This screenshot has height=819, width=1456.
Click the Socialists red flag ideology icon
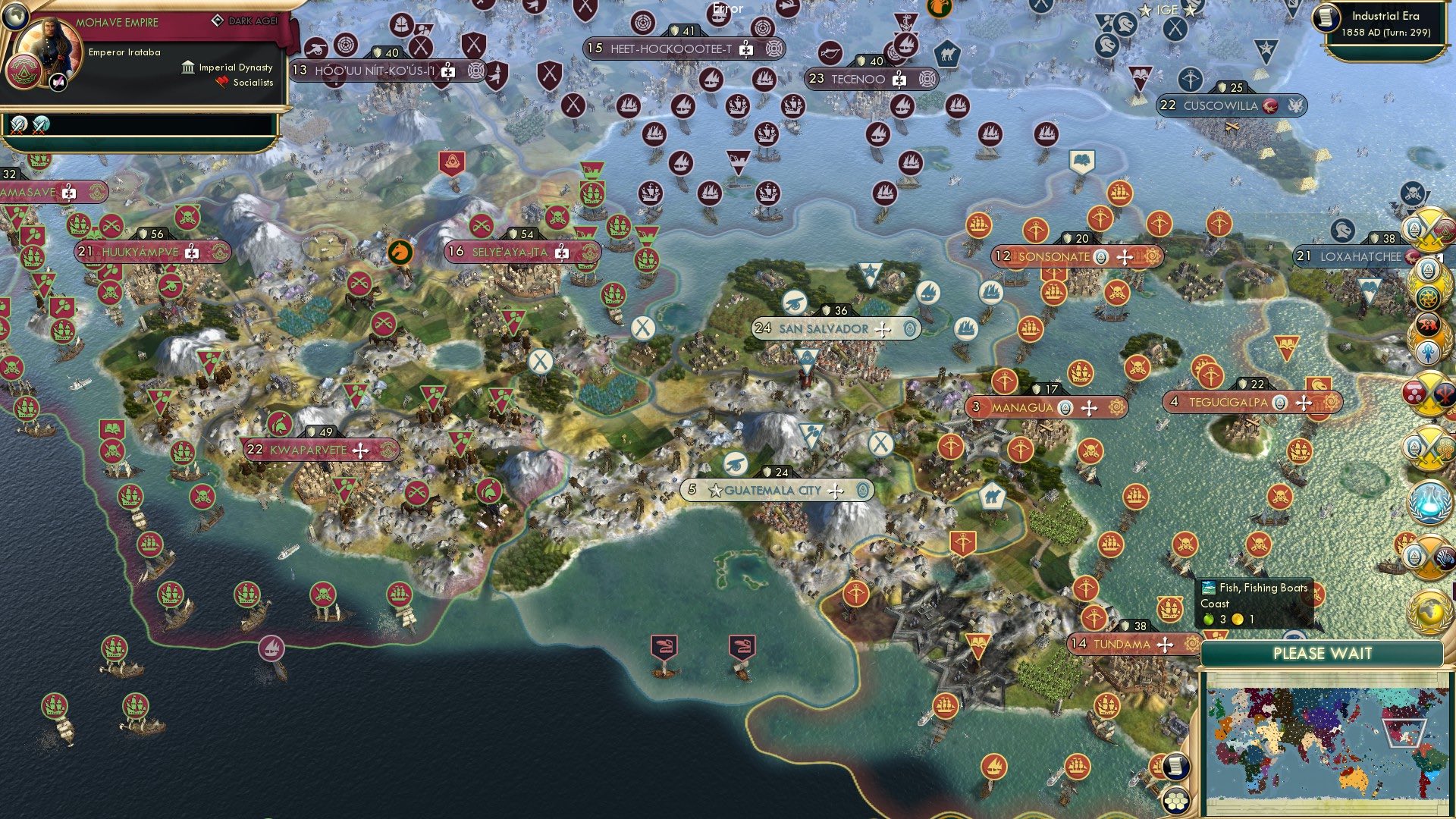point(221,82)
